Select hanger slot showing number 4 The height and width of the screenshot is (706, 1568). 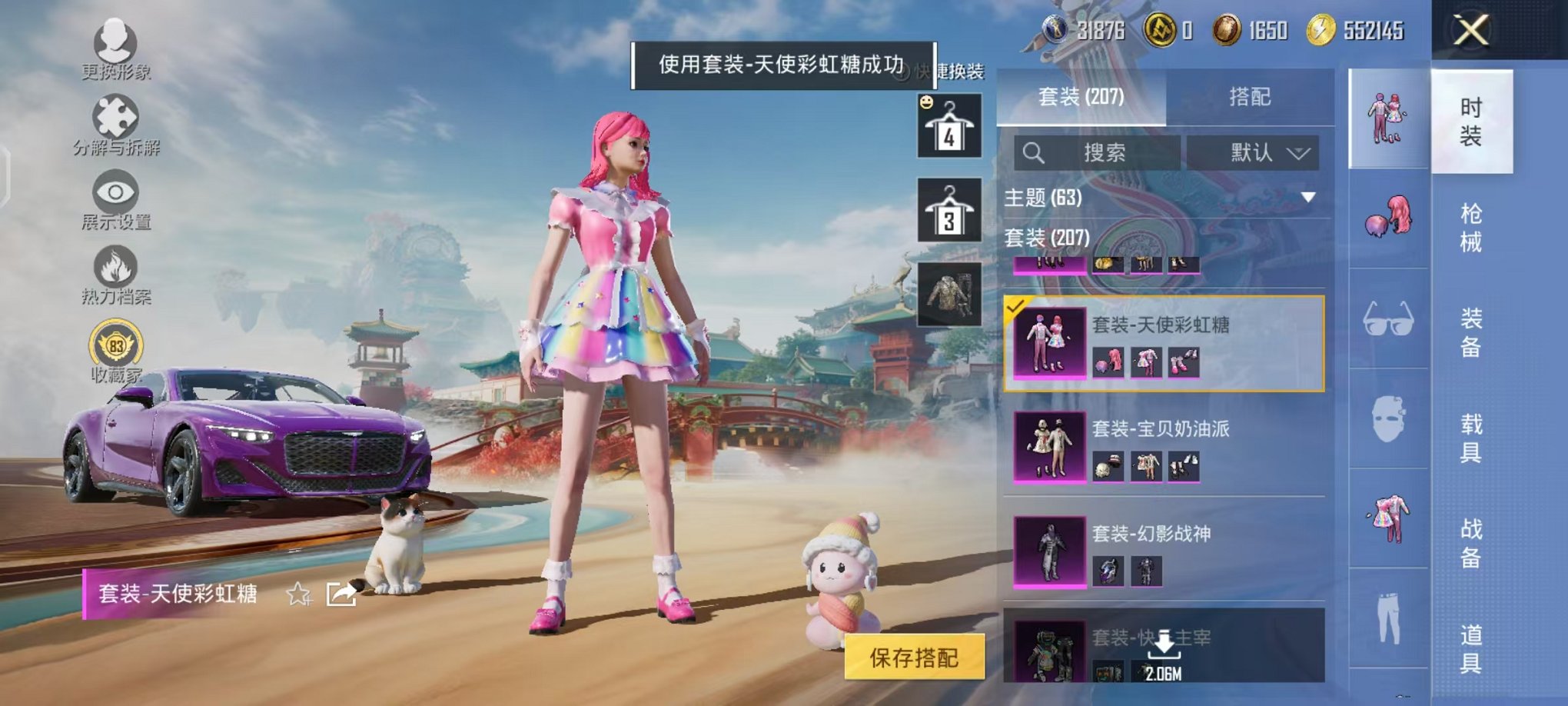pyautogui.click(x=950, y=125)
